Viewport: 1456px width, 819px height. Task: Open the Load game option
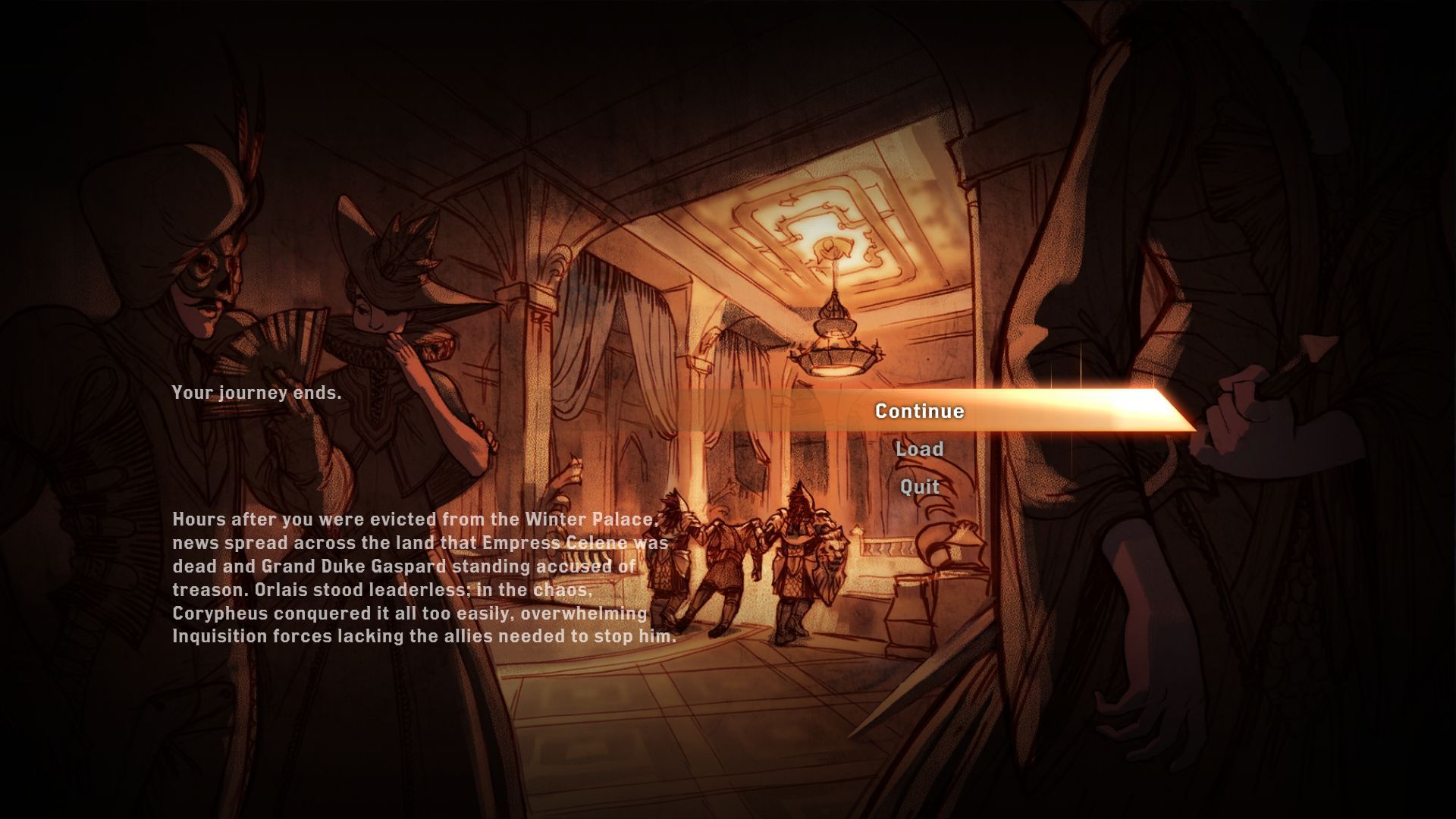point(919,449)
